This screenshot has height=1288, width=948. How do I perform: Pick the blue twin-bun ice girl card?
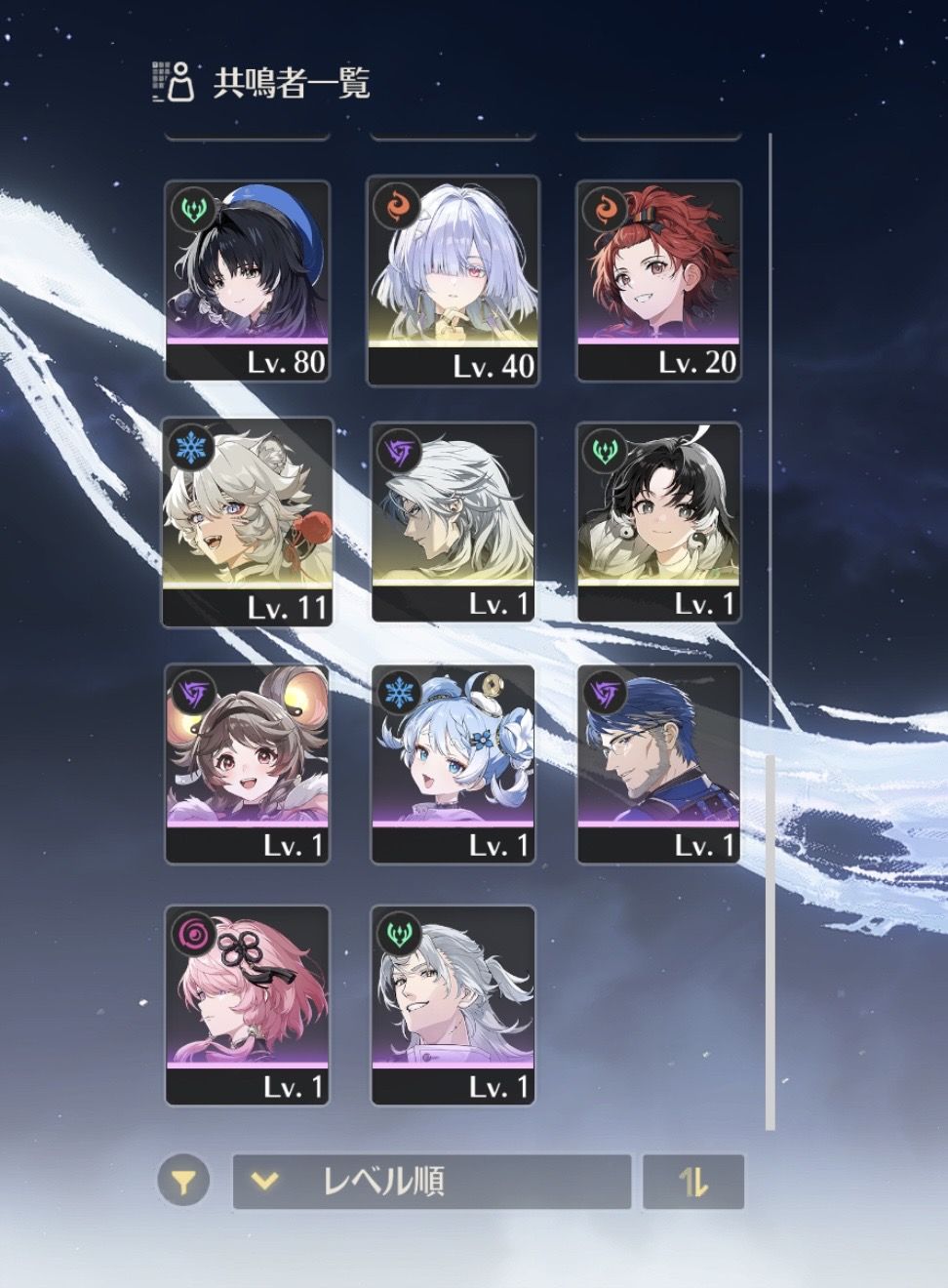(x=454, y=764)
